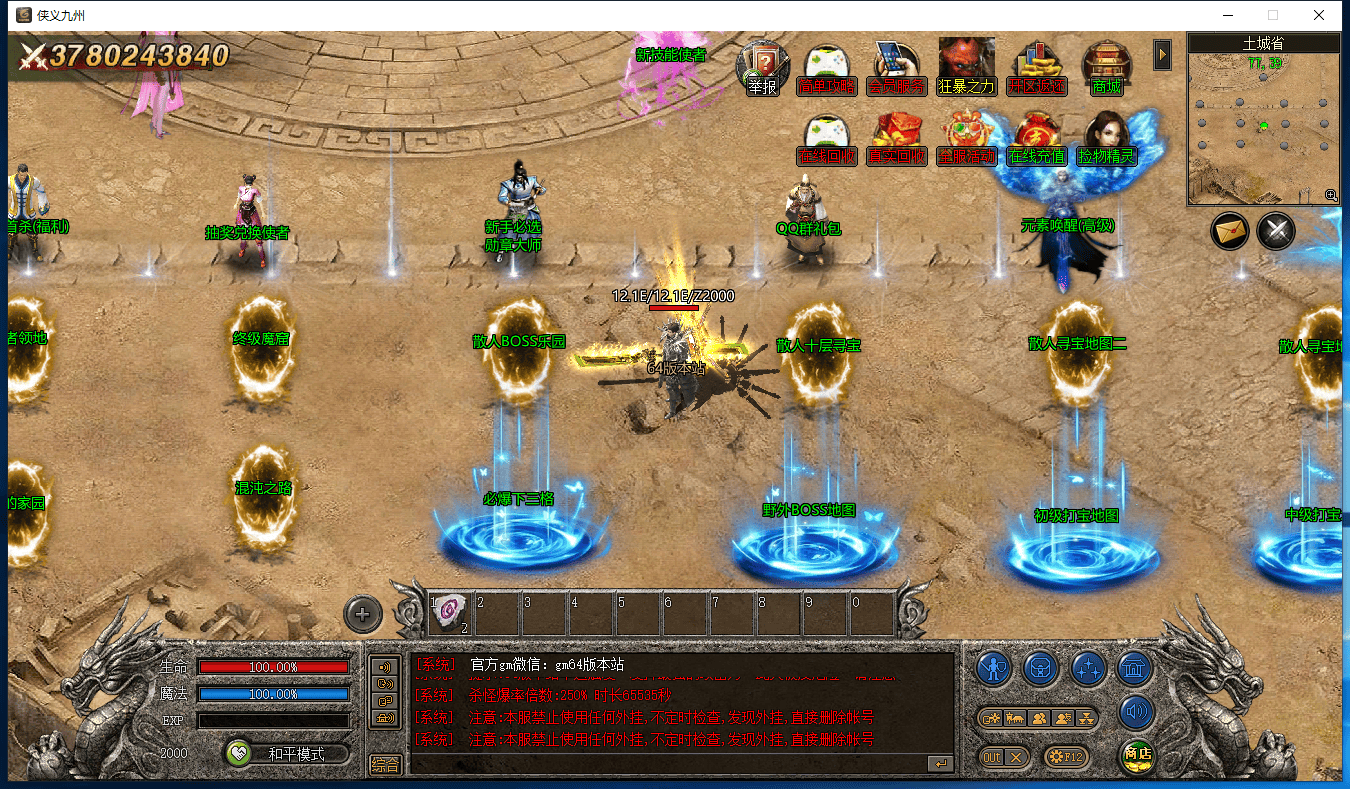This screenshot has width=1350, height=789.
Task: Zoom the minimap with the magnifier
Action: pyautogui.click(x=1331, y=196)
